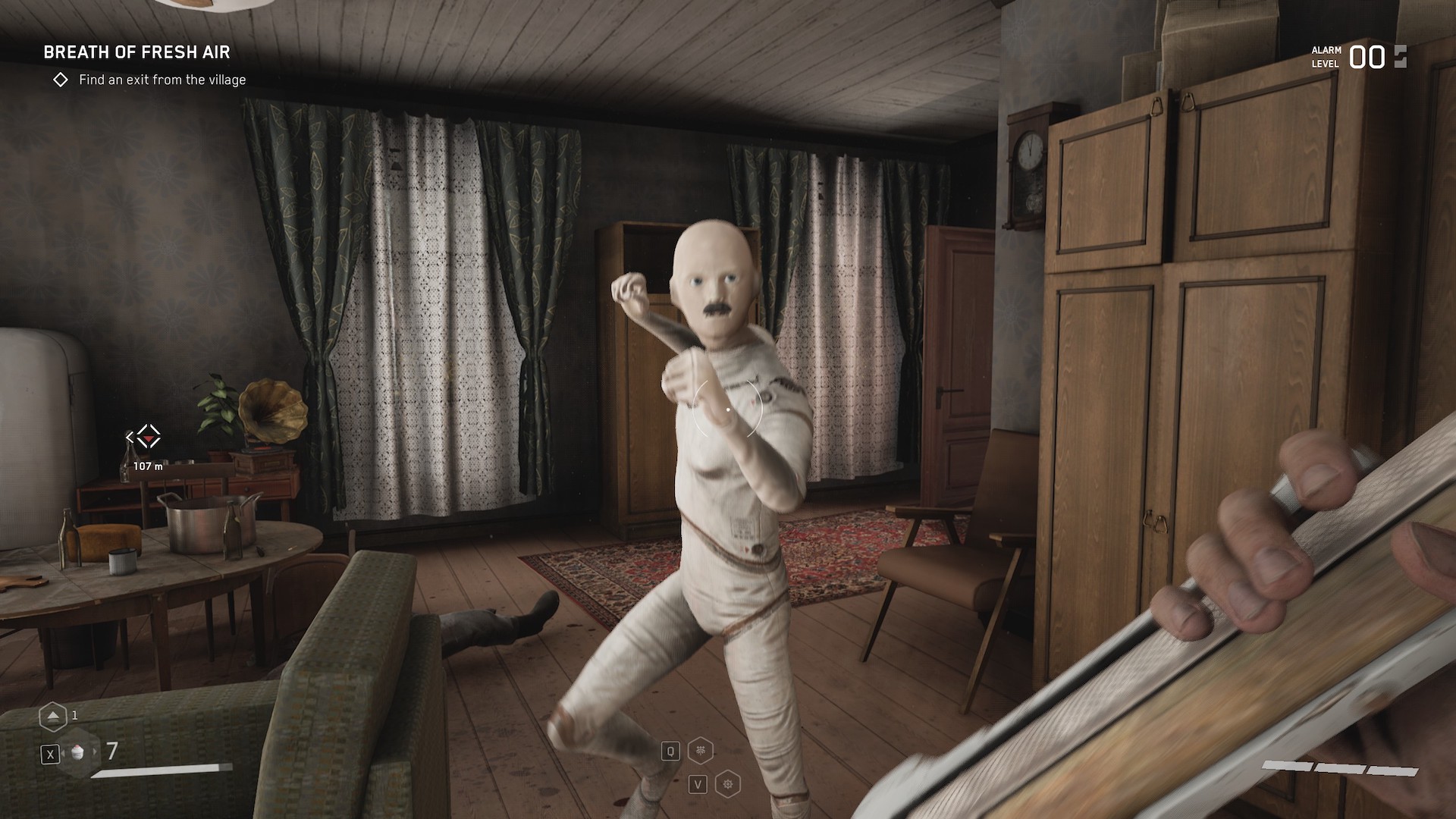The height and width of the screenshot is (819, 1456).
Task: Click the objective waypoint marker showing 107 m
Action: (148, 438)
